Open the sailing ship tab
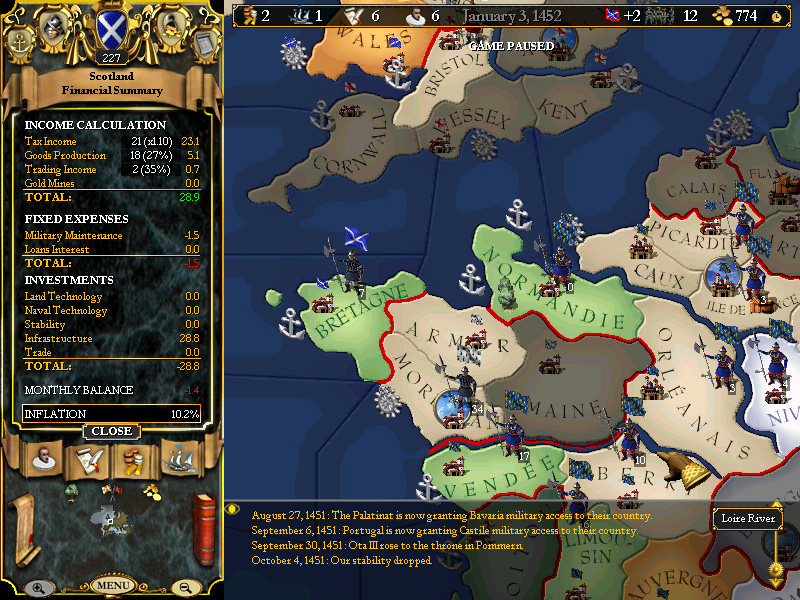Viewport: 800px width, 600px height. point(178,461)
